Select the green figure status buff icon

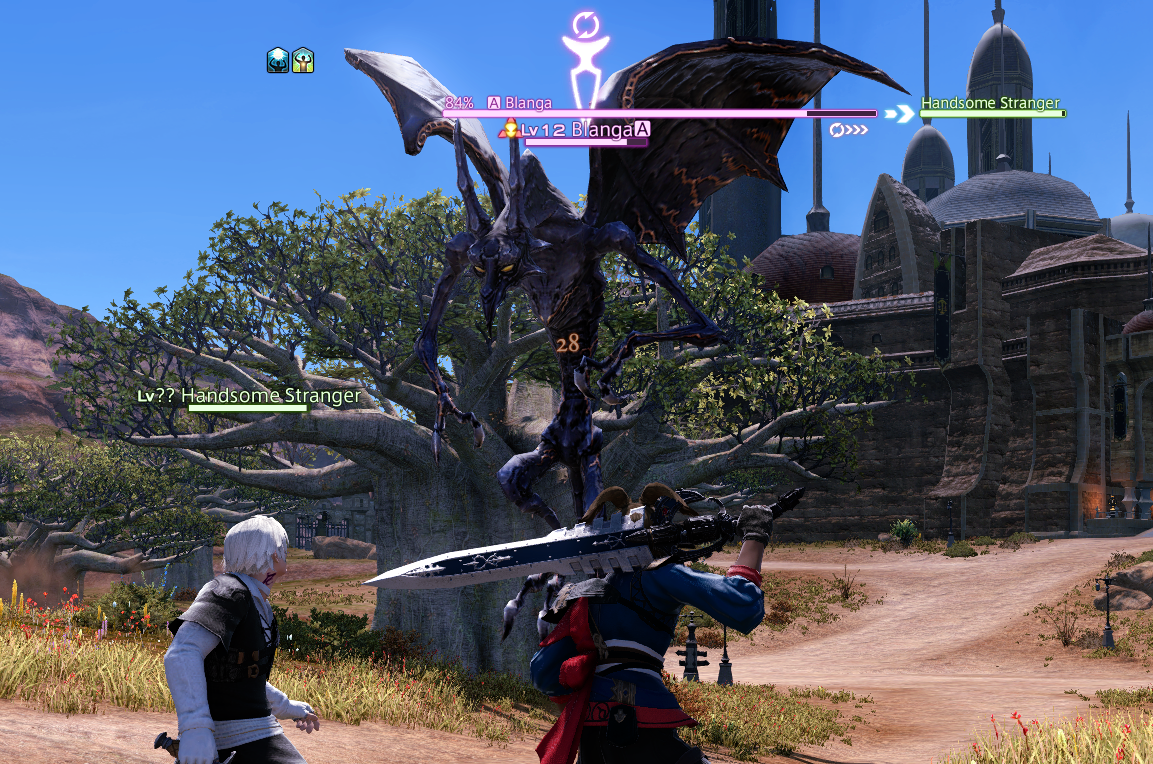(x=303, y=61)
